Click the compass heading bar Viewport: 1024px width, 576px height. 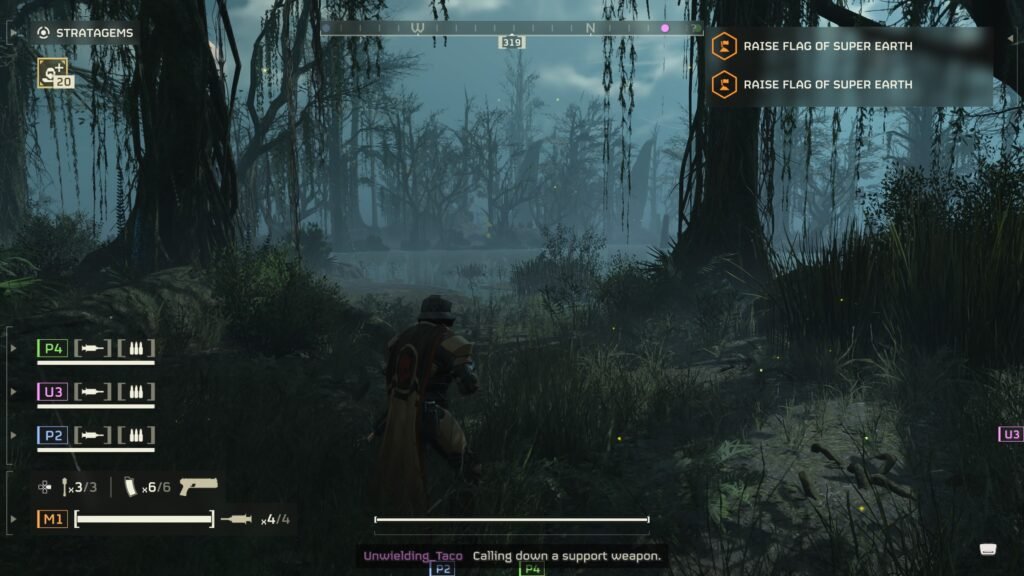[511, 29]
